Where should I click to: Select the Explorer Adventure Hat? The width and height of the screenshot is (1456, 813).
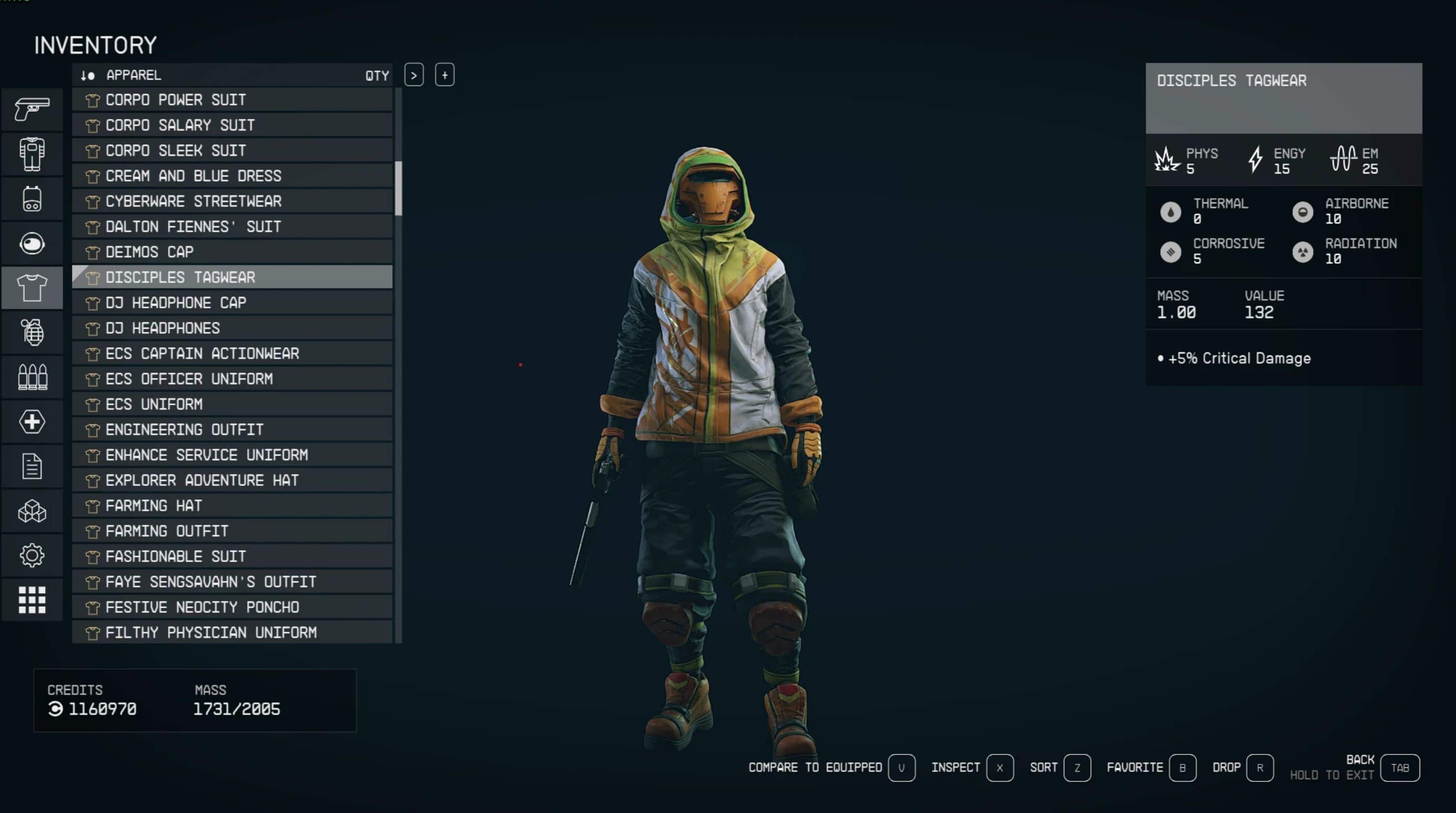pyautogui.click(x=232, y=480)
